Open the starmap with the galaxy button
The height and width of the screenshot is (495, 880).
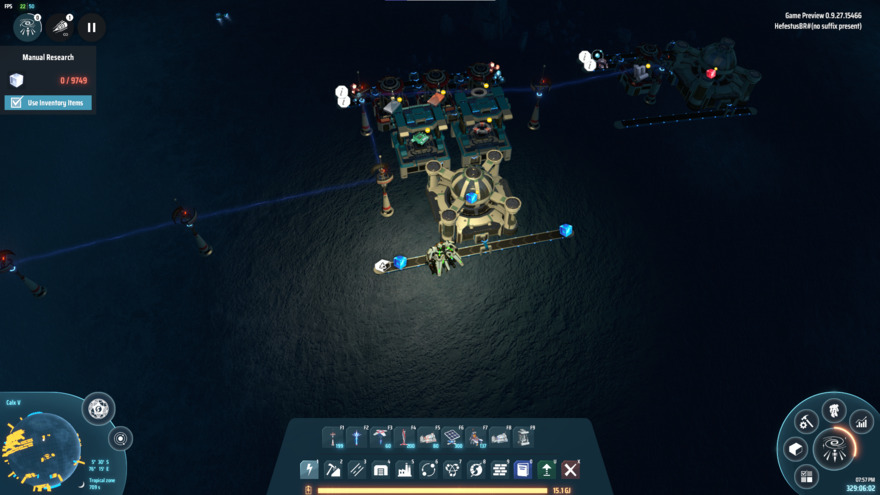click(834, 447)
